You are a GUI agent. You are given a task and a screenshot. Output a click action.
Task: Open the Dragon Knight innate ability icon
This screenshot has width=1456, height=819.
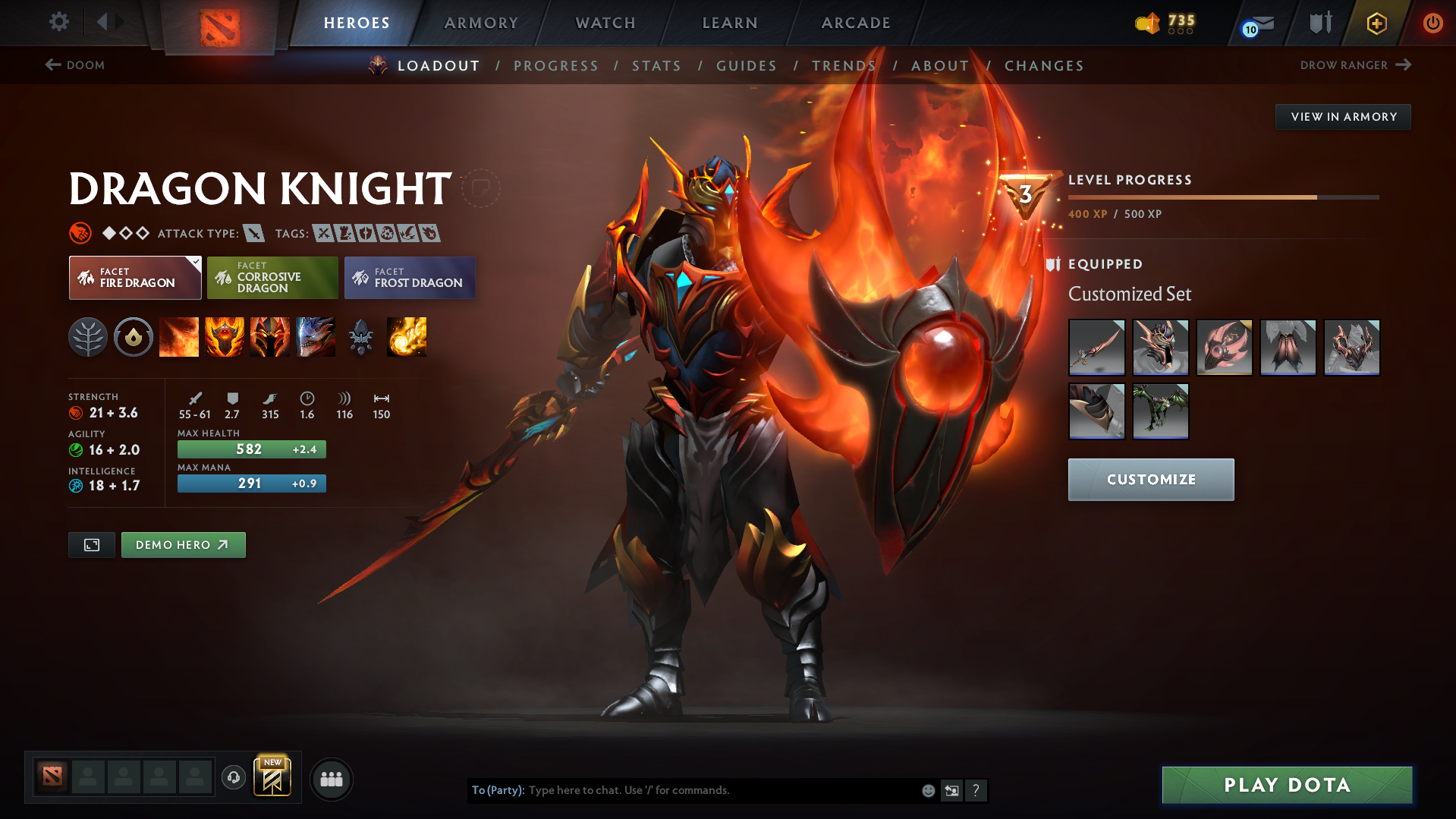point(134,337)
